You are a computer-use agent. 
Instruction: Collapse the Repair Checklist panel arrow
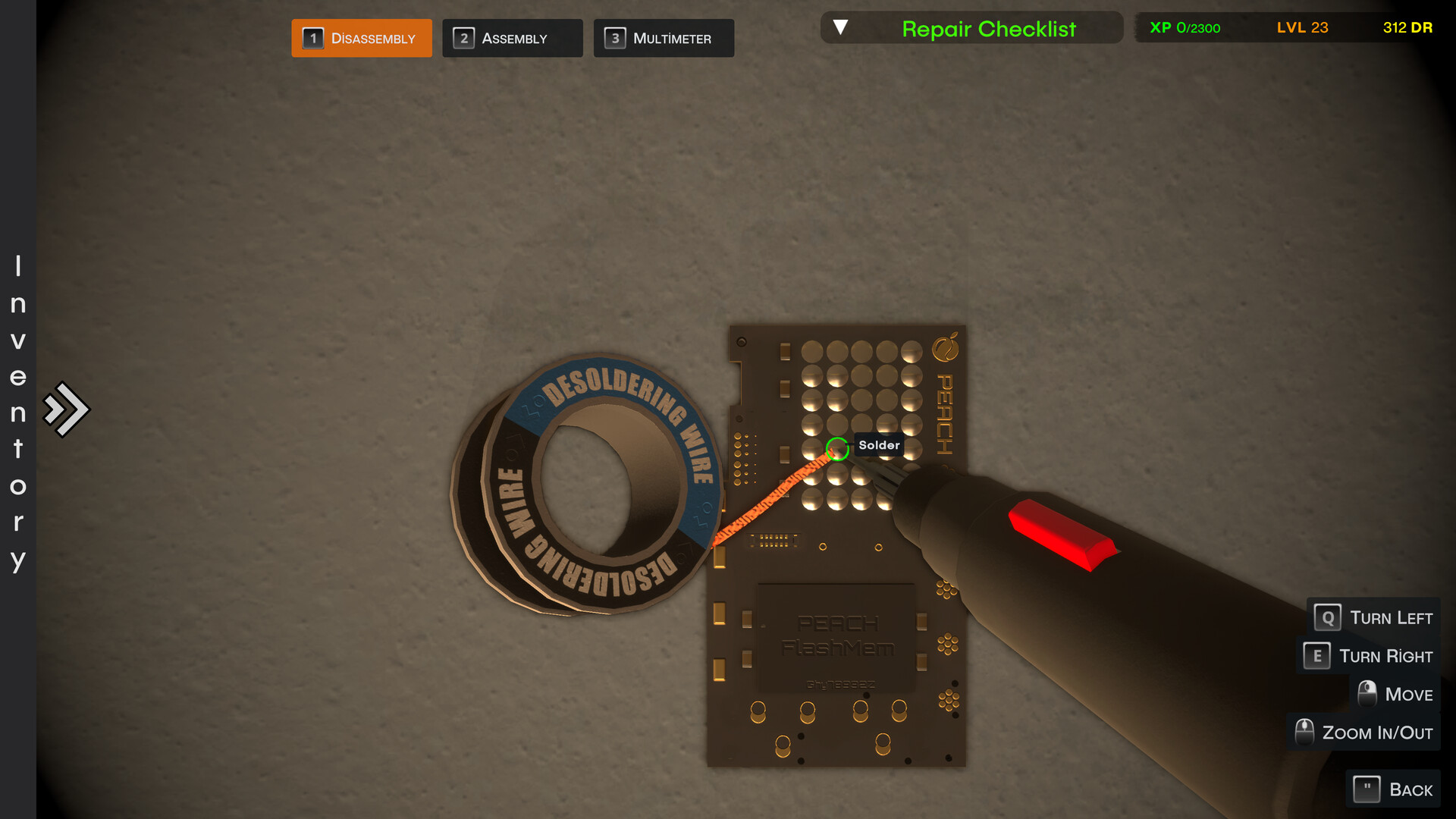point(842,25)
